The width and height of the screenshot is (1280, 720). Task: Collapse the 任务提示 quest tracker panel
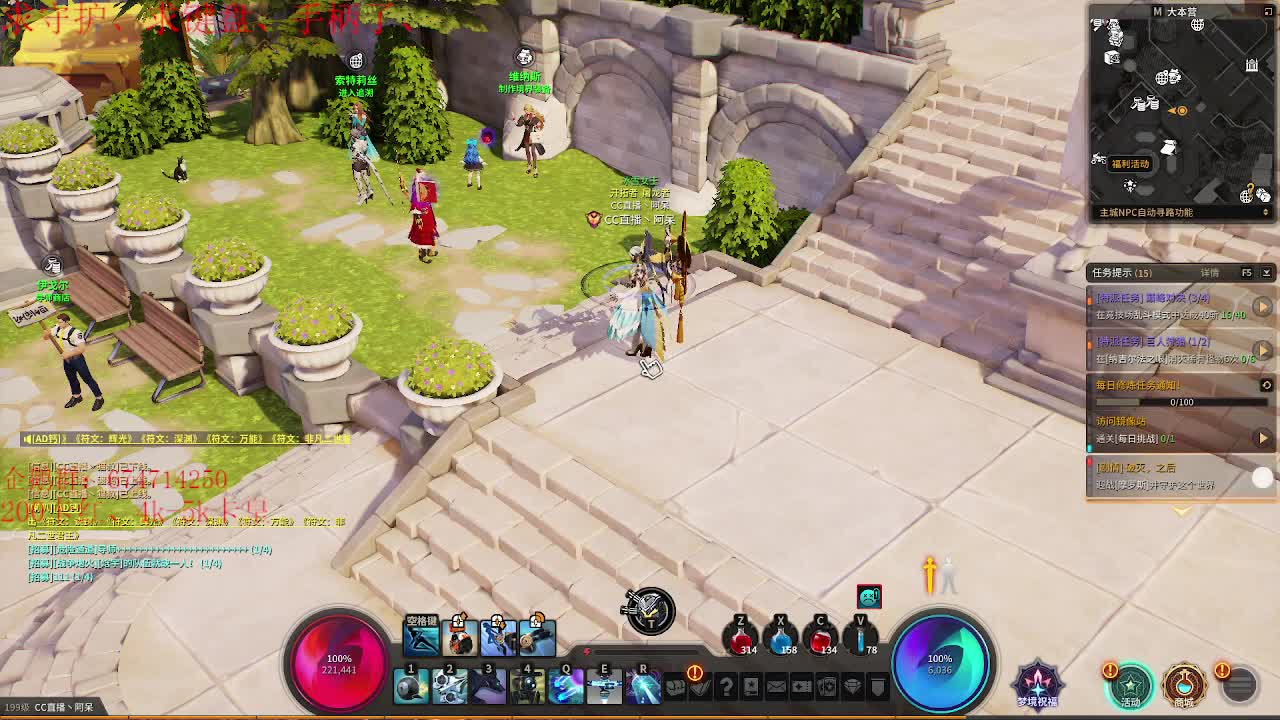tap(1266, 273)
